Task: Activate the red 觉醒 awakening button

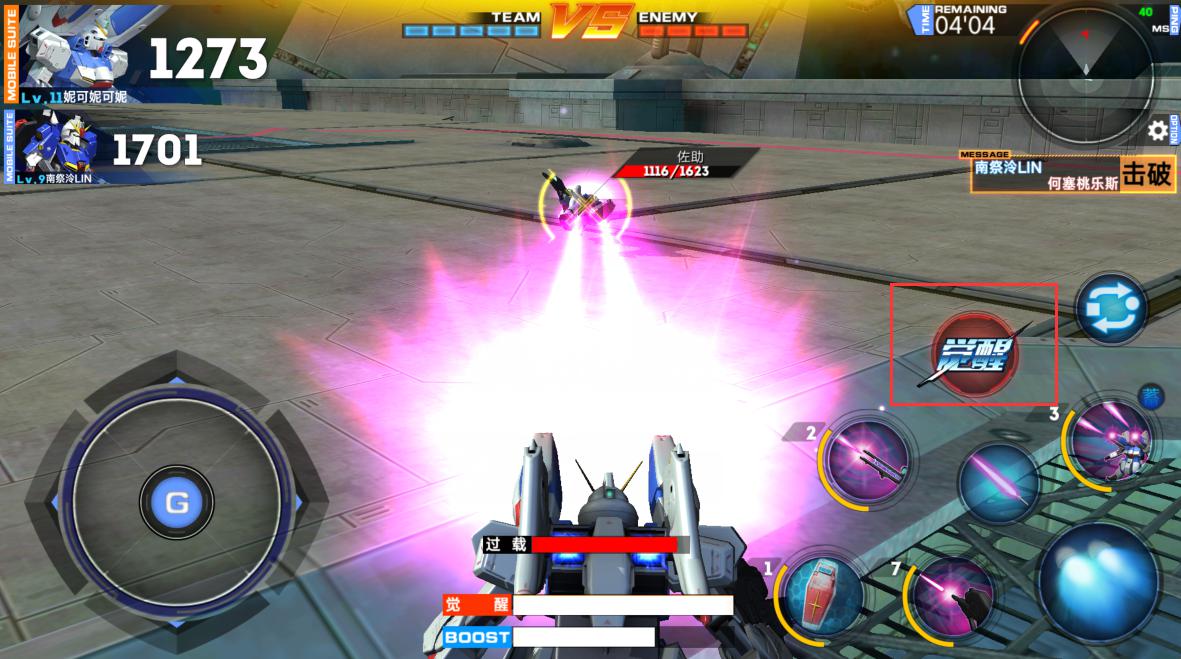Action: [x=974, y=353]
